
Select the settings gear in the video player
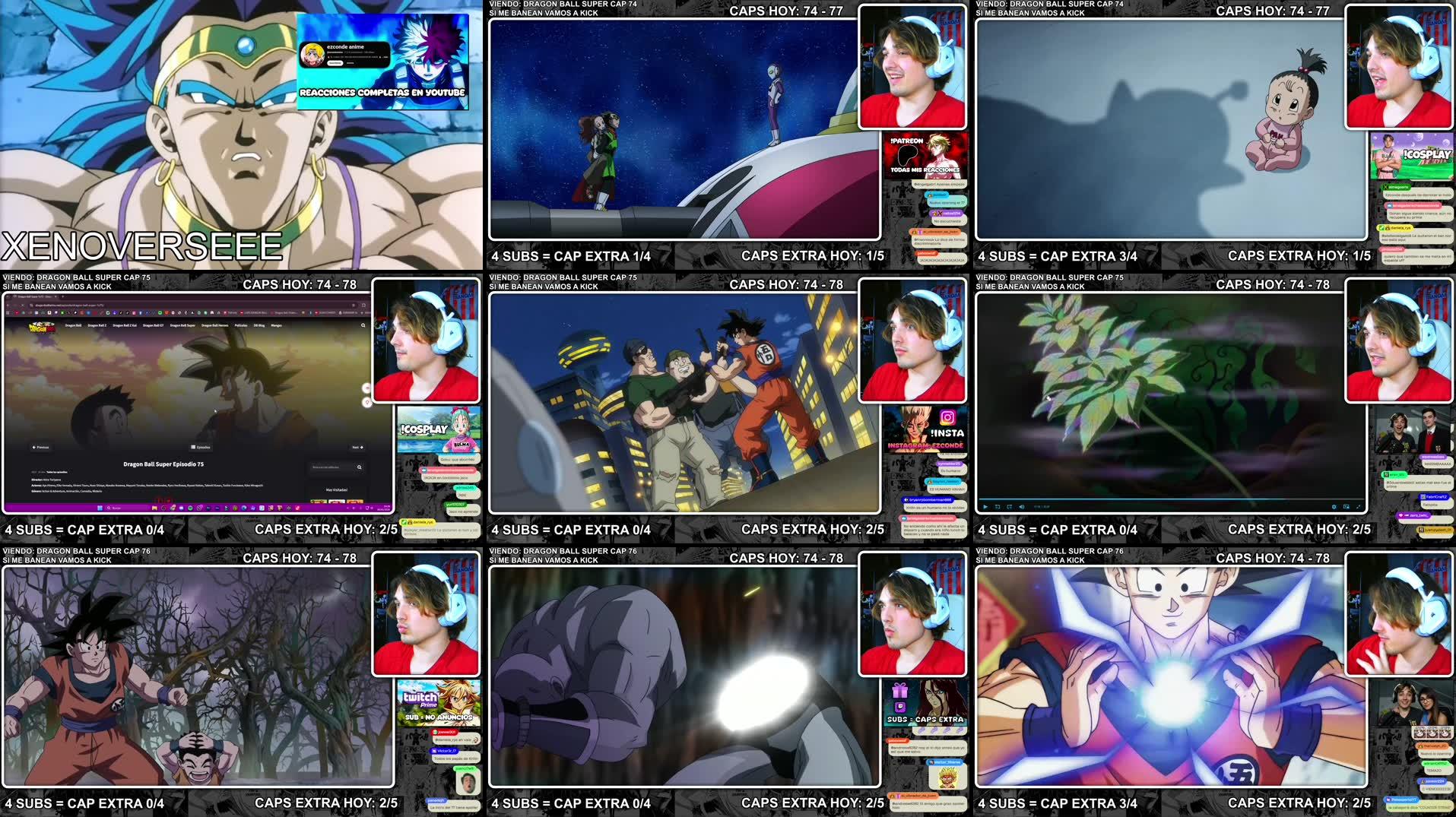[1334, 507]
